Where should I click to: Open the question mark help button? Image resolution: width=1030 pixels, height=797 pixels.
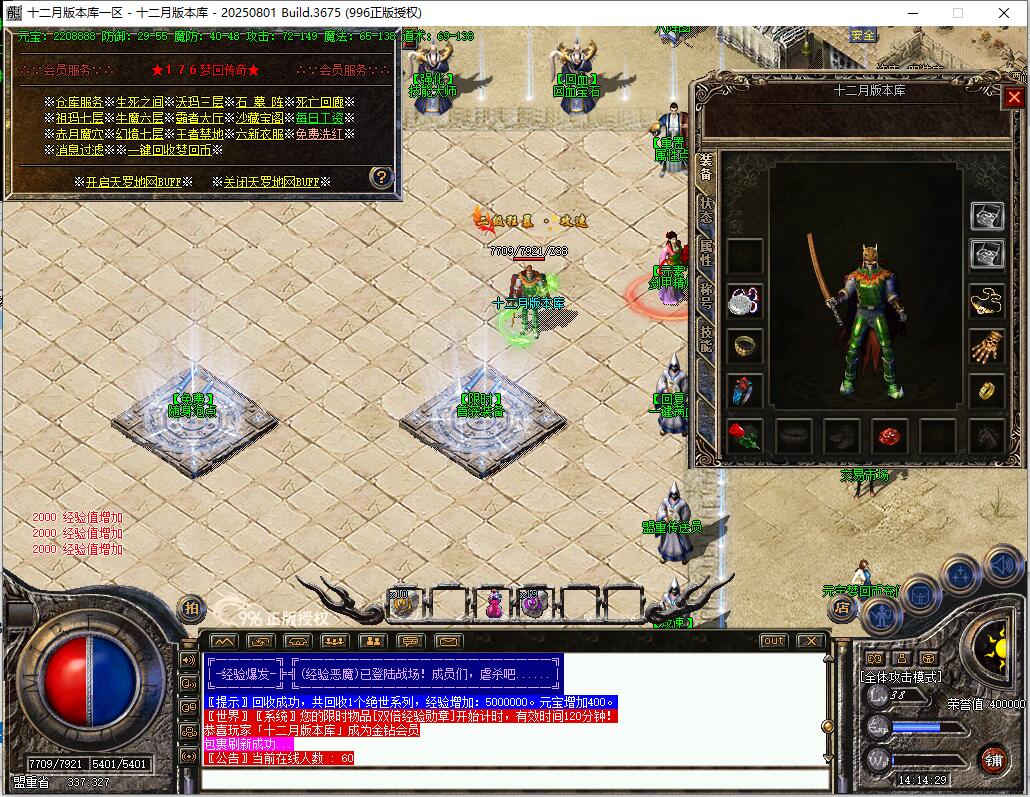[x=381, y=178]
